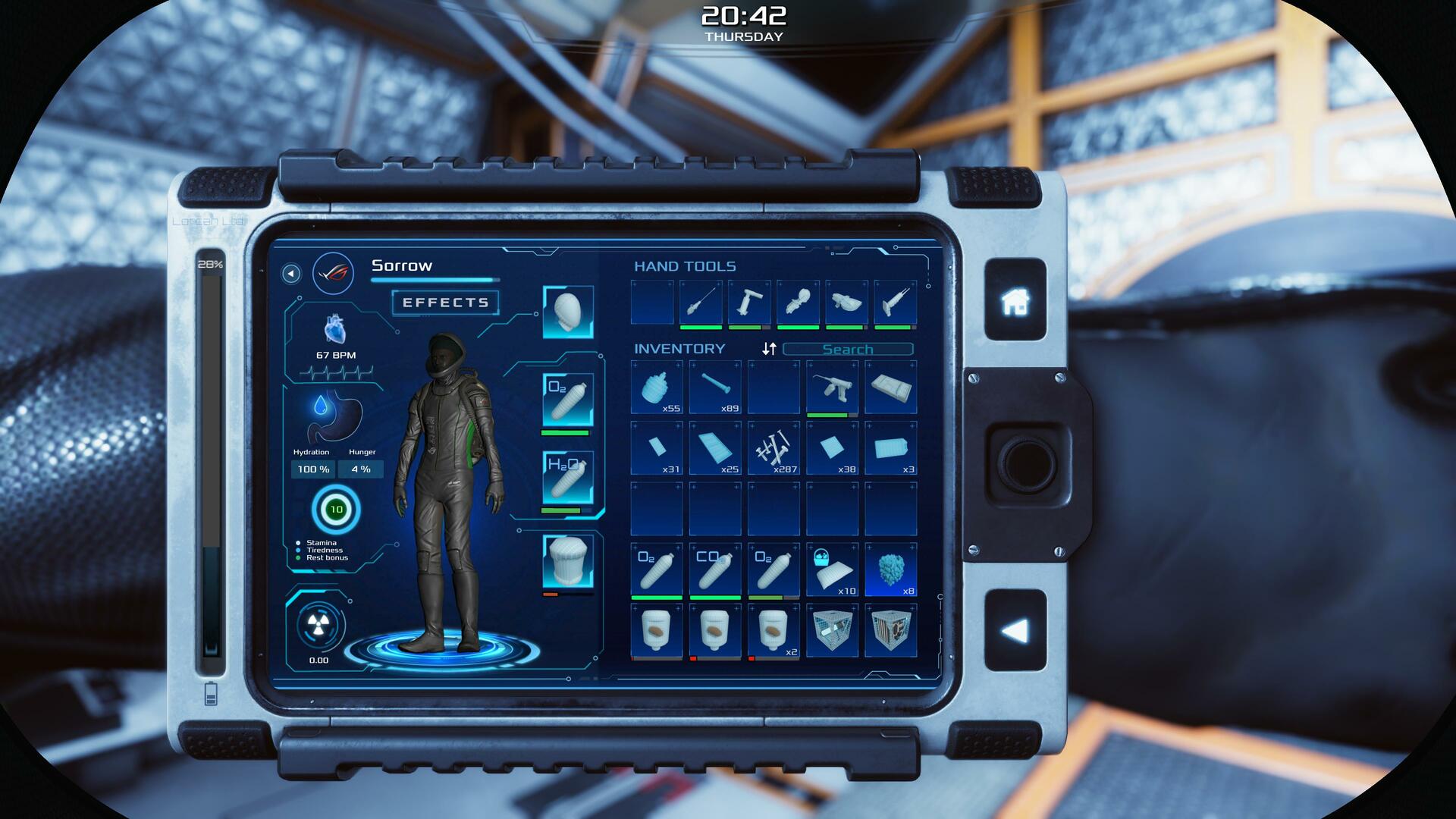Click the inventory Search field
Viewport: 1456px width, 819px height.
(848, 350)
